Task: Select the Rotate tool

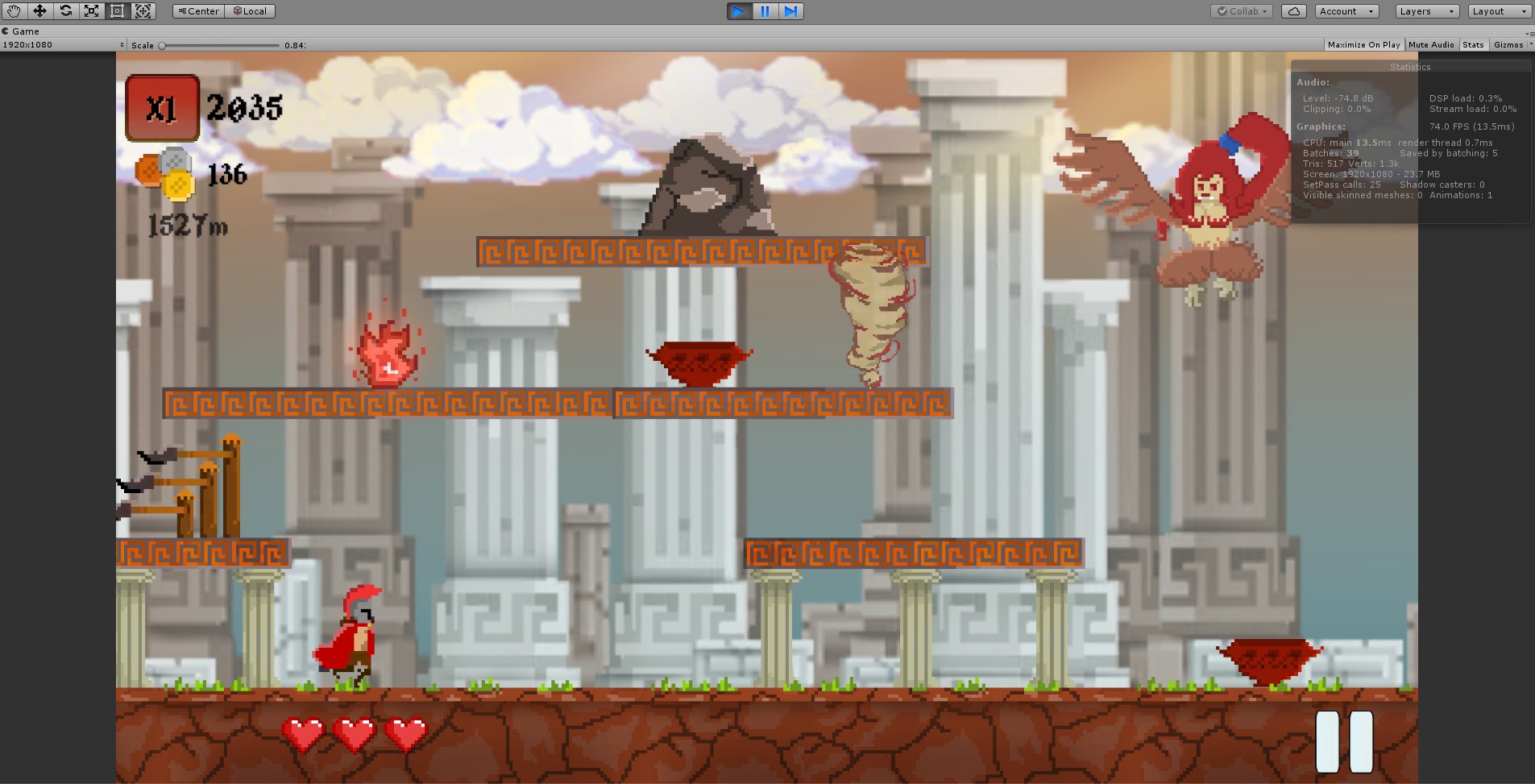Action: click(65, 11)
